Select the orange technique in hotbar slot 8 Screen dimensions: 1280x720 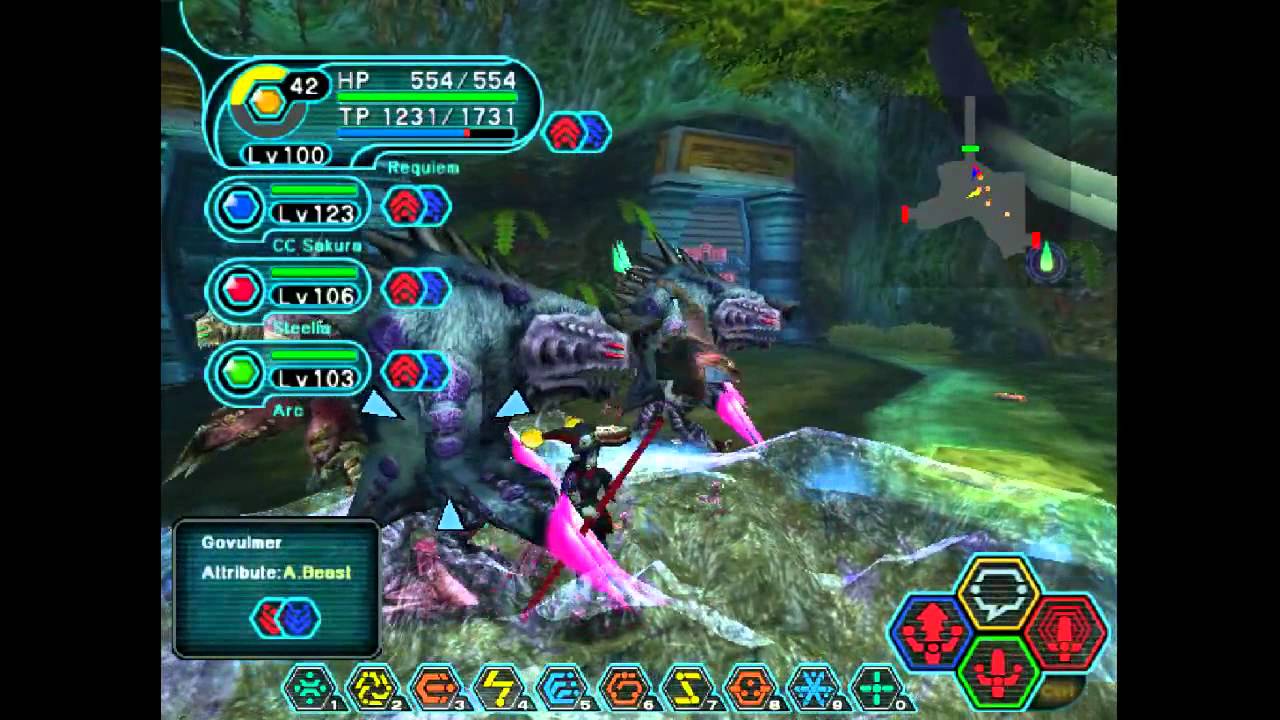pyautogui.click(x=750, y=687)
